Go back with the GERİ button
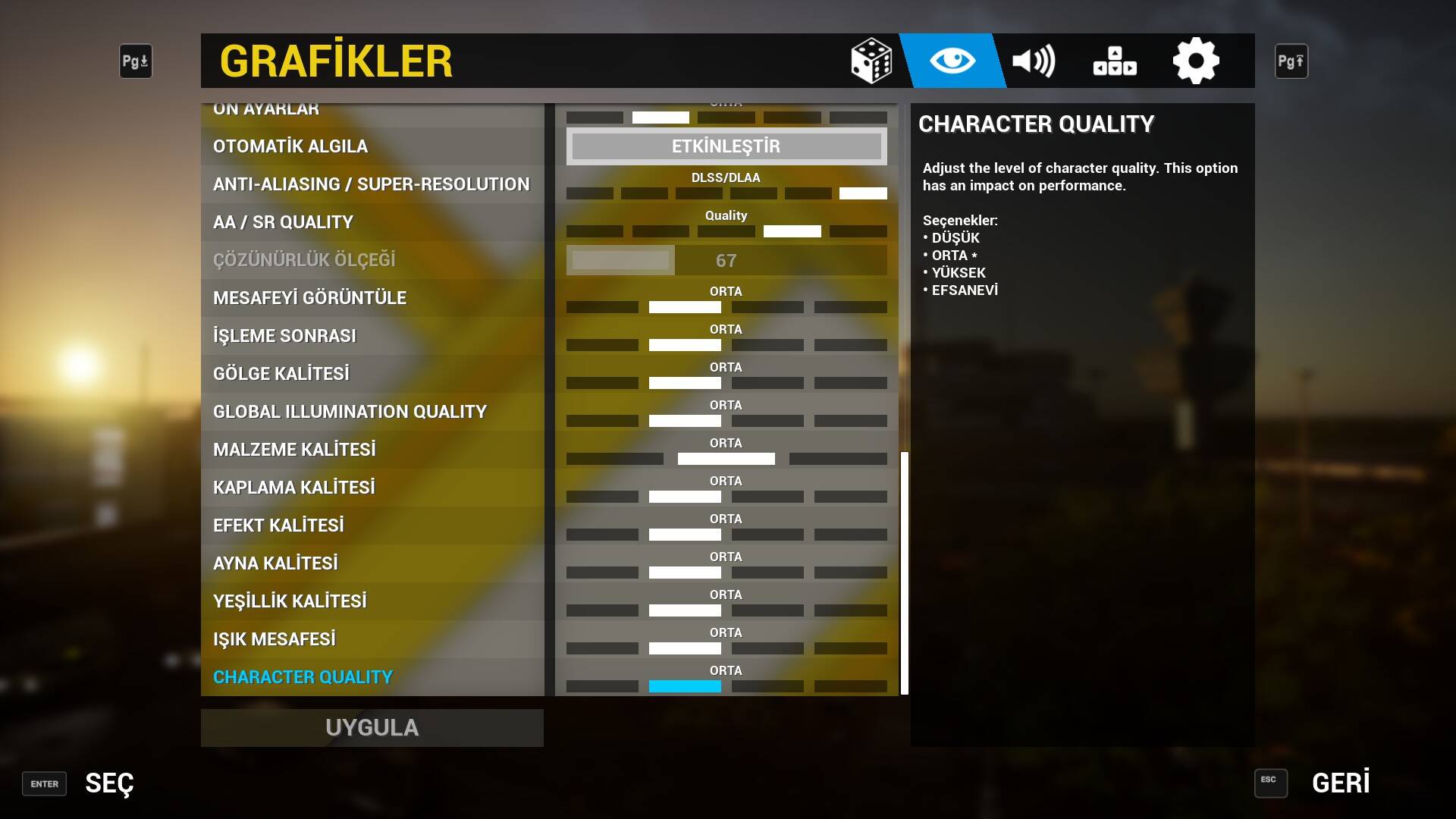Image resolution: width=1456 pixels, height=819 pixels. pos(1340,783)
